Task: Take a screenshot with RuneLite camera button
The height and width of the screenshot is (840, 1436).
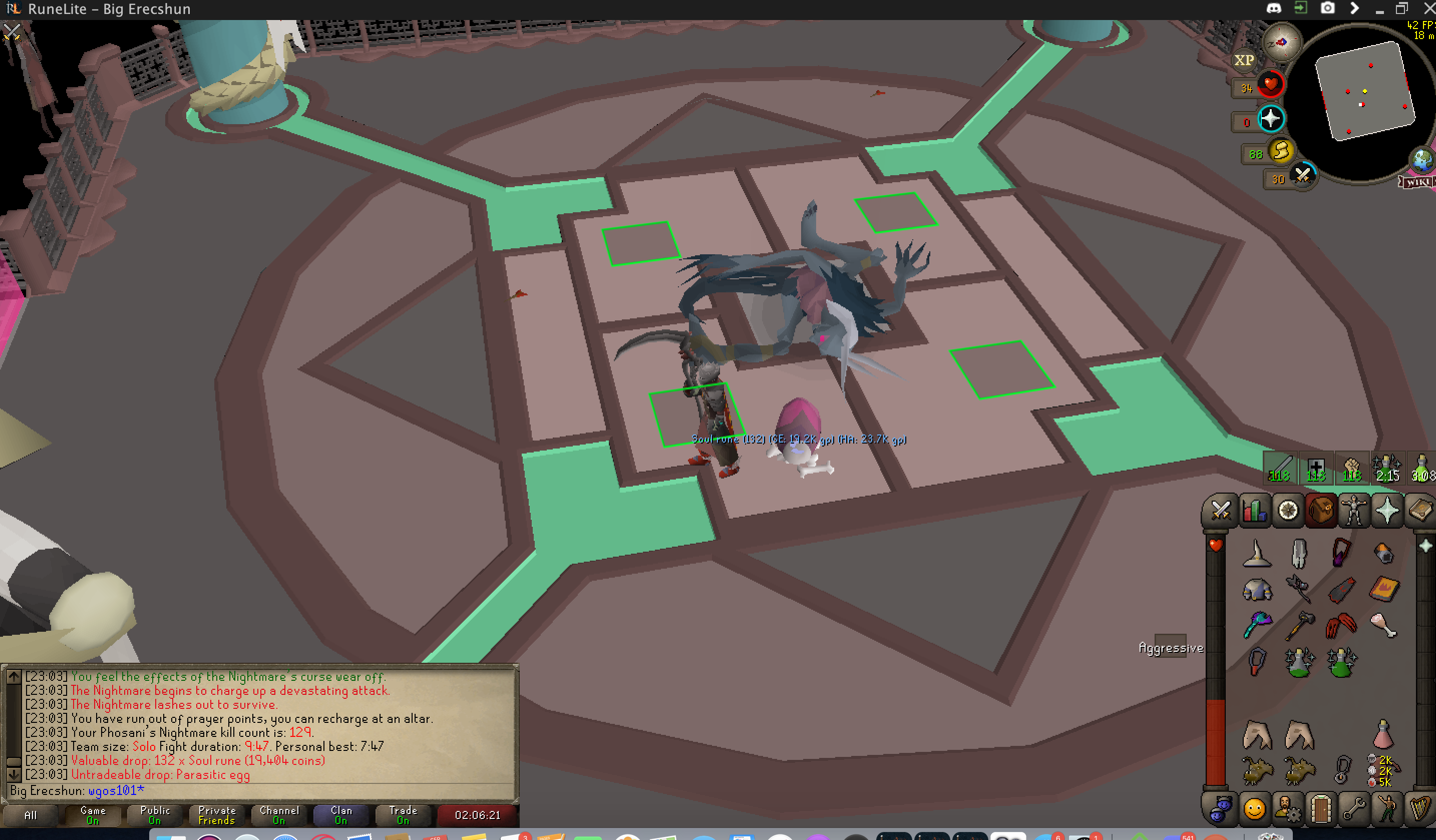Action: (1328, 9)
